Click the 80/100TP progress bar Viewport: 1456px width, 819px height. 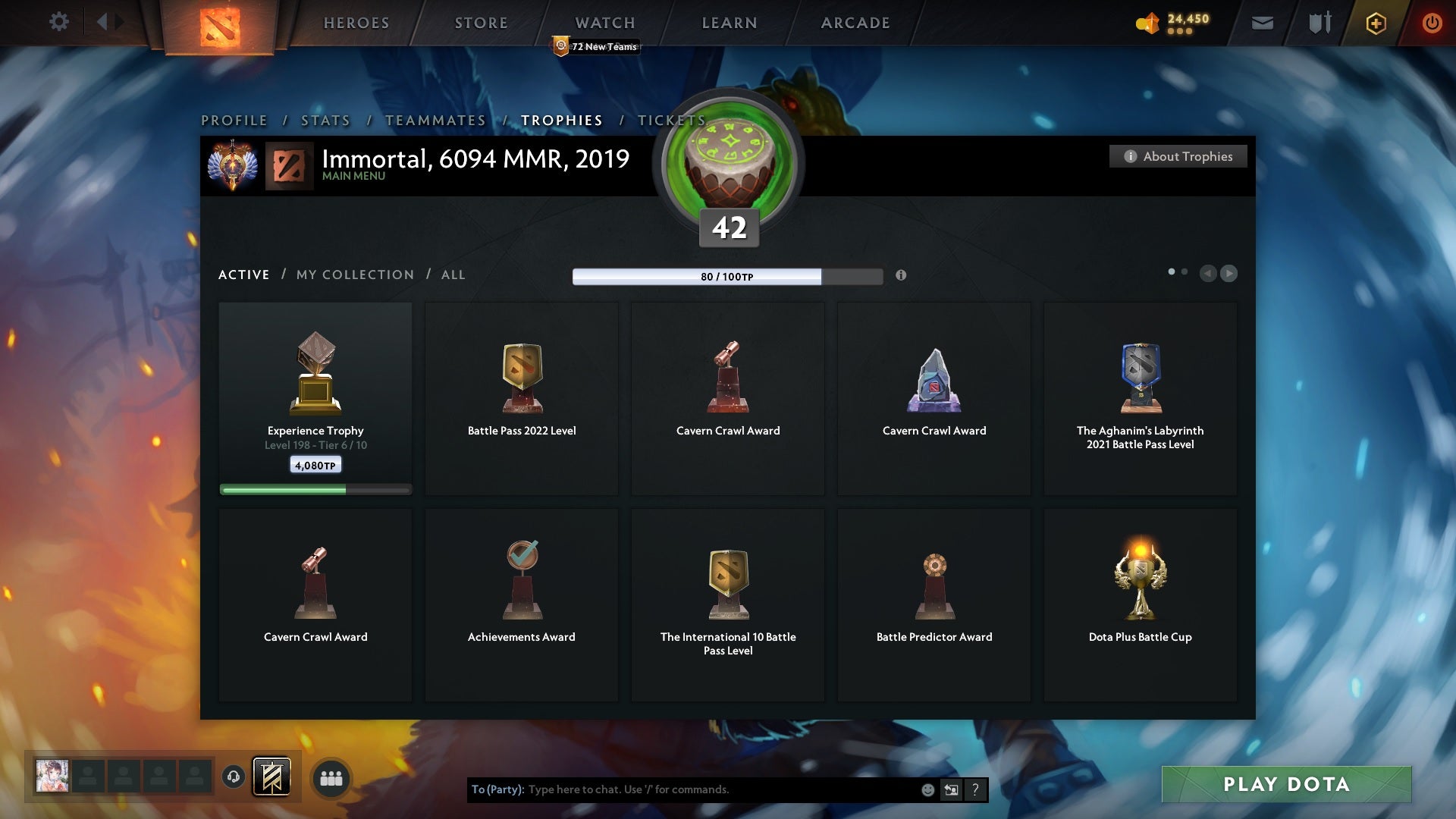pyautogui.click(x=726, y=277)
